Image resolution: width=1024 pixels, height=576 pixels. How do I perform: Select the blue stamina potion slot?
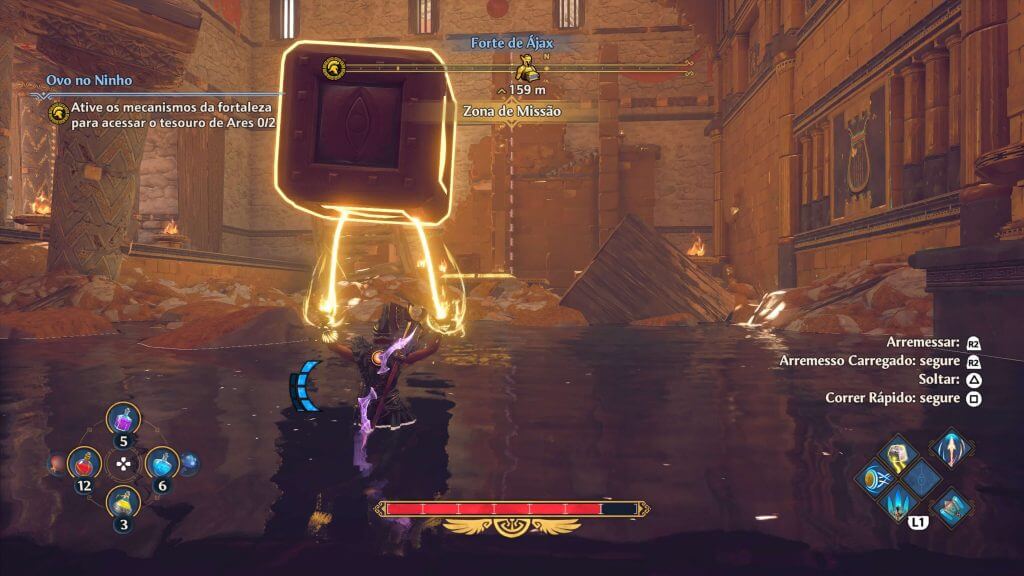(161, 463)
